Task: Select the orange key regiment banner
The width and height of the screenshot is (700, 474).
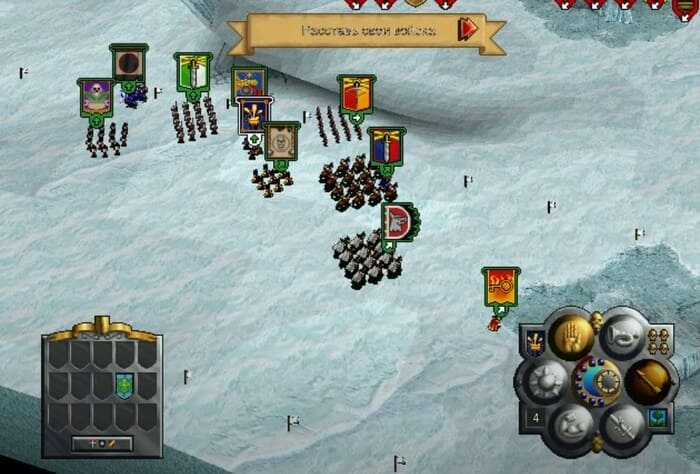Action: click(x=499, y=287)
